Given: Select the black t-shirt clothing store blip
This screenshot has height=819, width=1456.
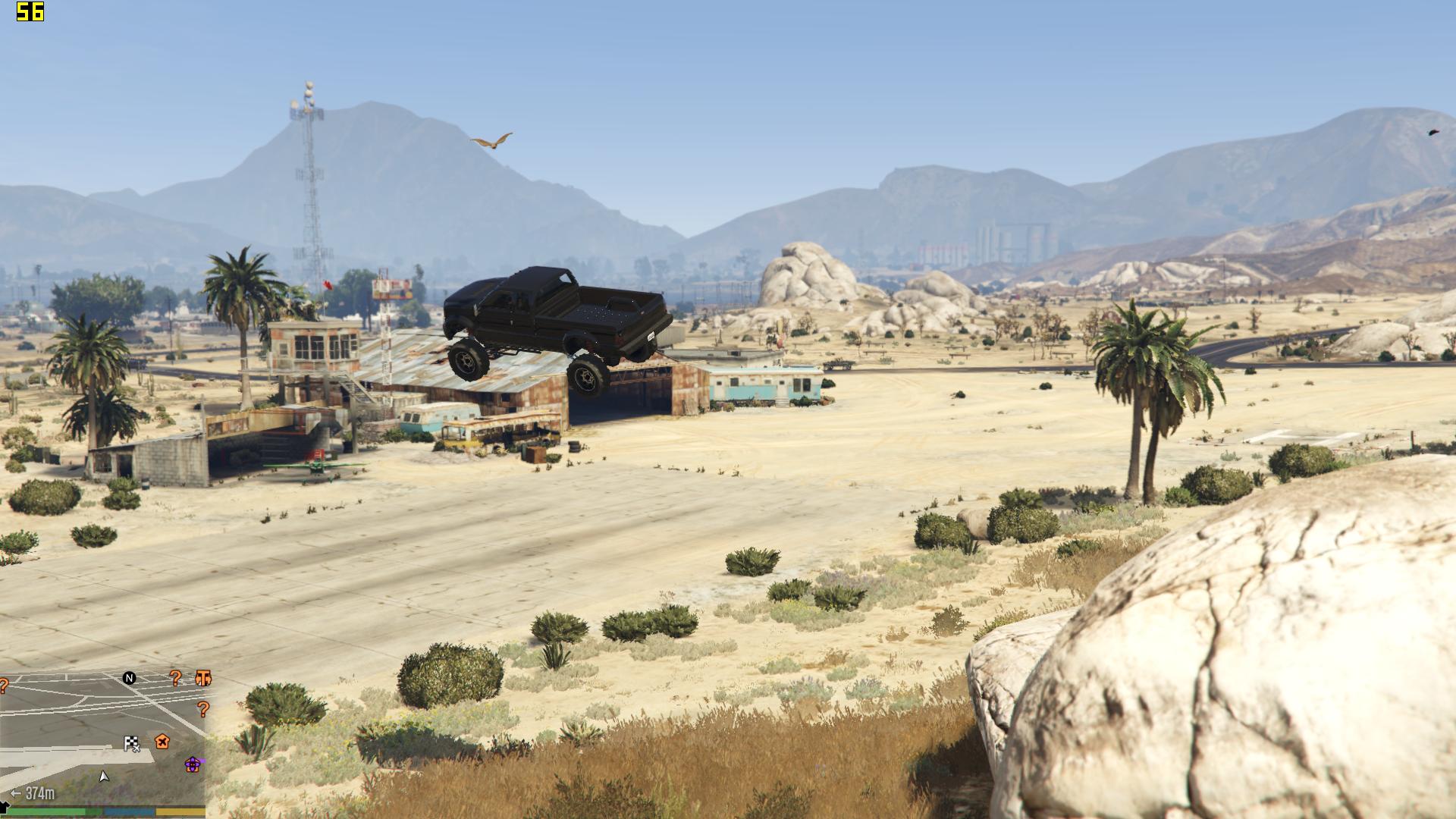Looking at the screenshot, I should click(x=5, y=805).
